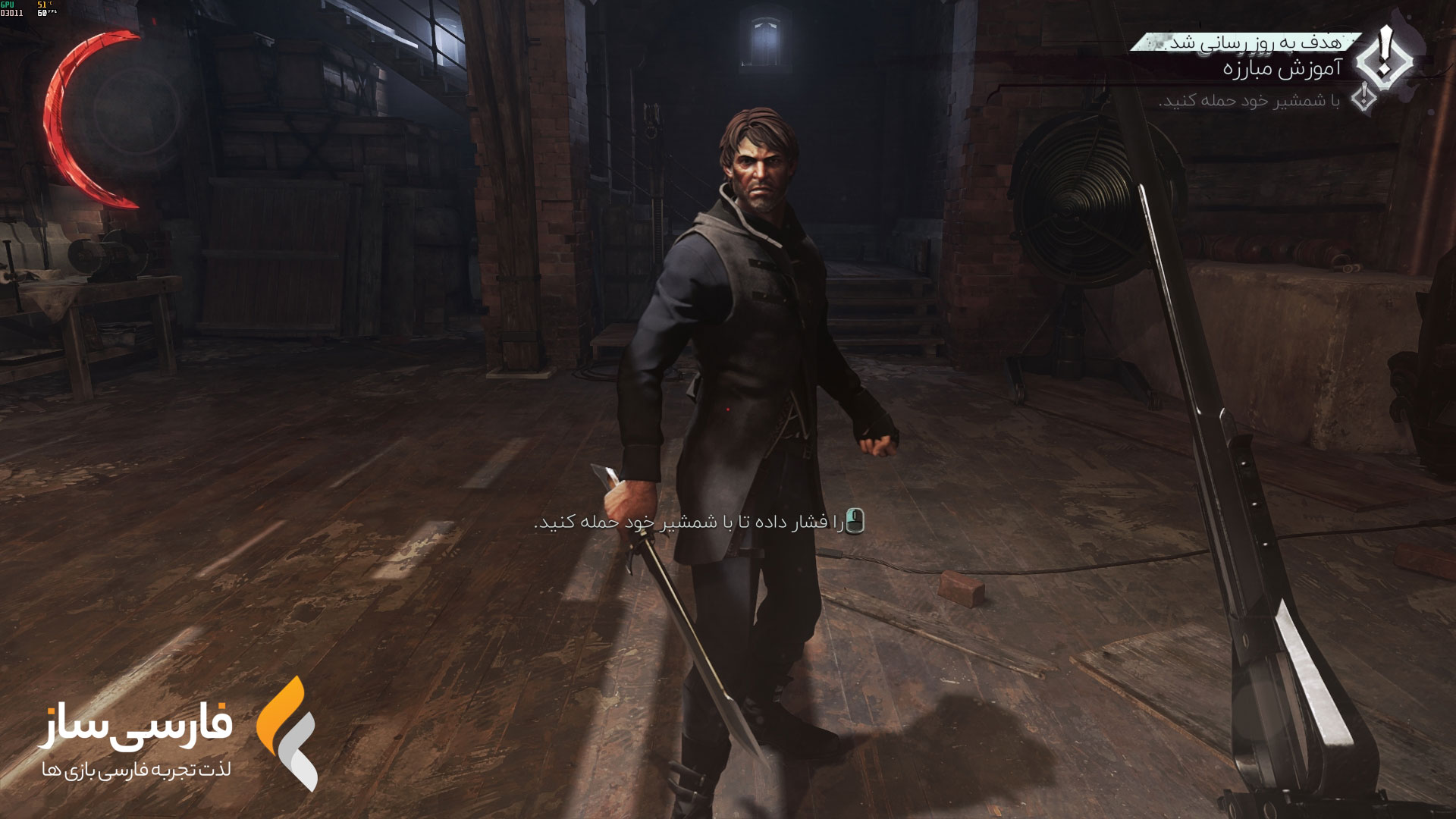Select the sword attack sub-objective entry
The width and height of the screenshot is (1456, 819).
pyautogui.click(x=1249, y=101)
